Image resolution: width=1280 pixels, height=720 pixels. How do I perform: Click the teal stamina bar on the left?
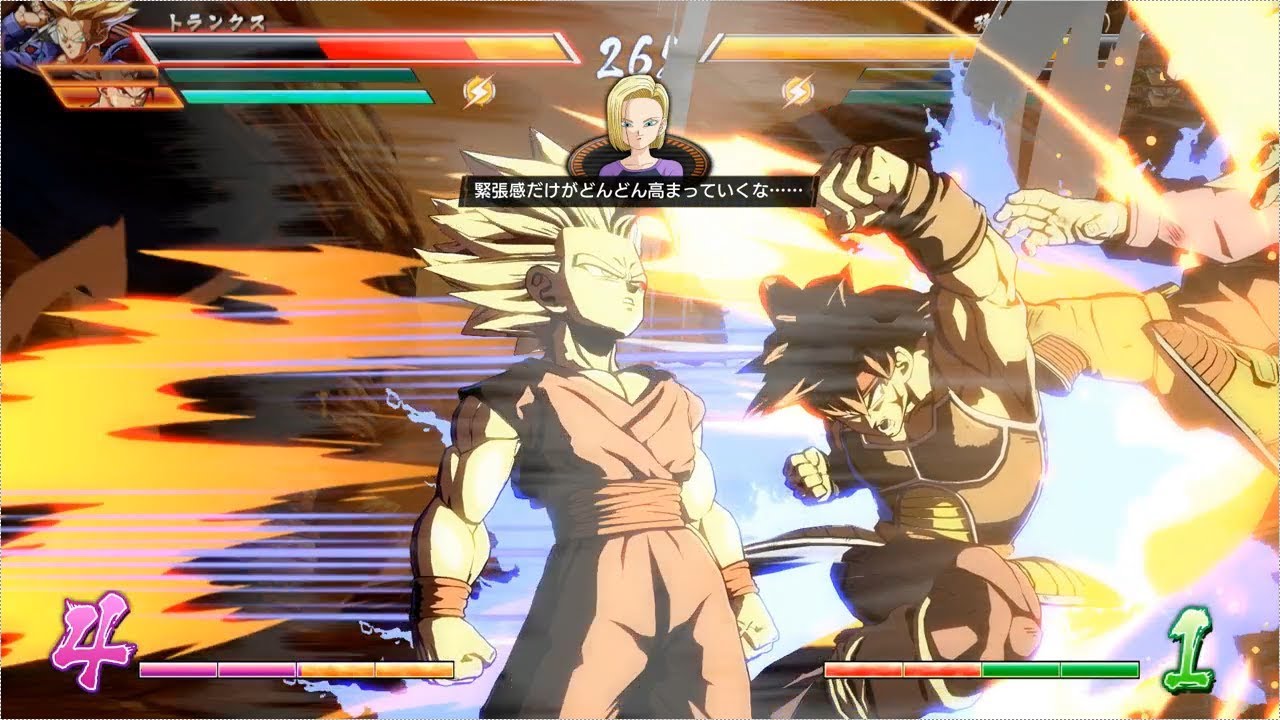click(300, 93)
